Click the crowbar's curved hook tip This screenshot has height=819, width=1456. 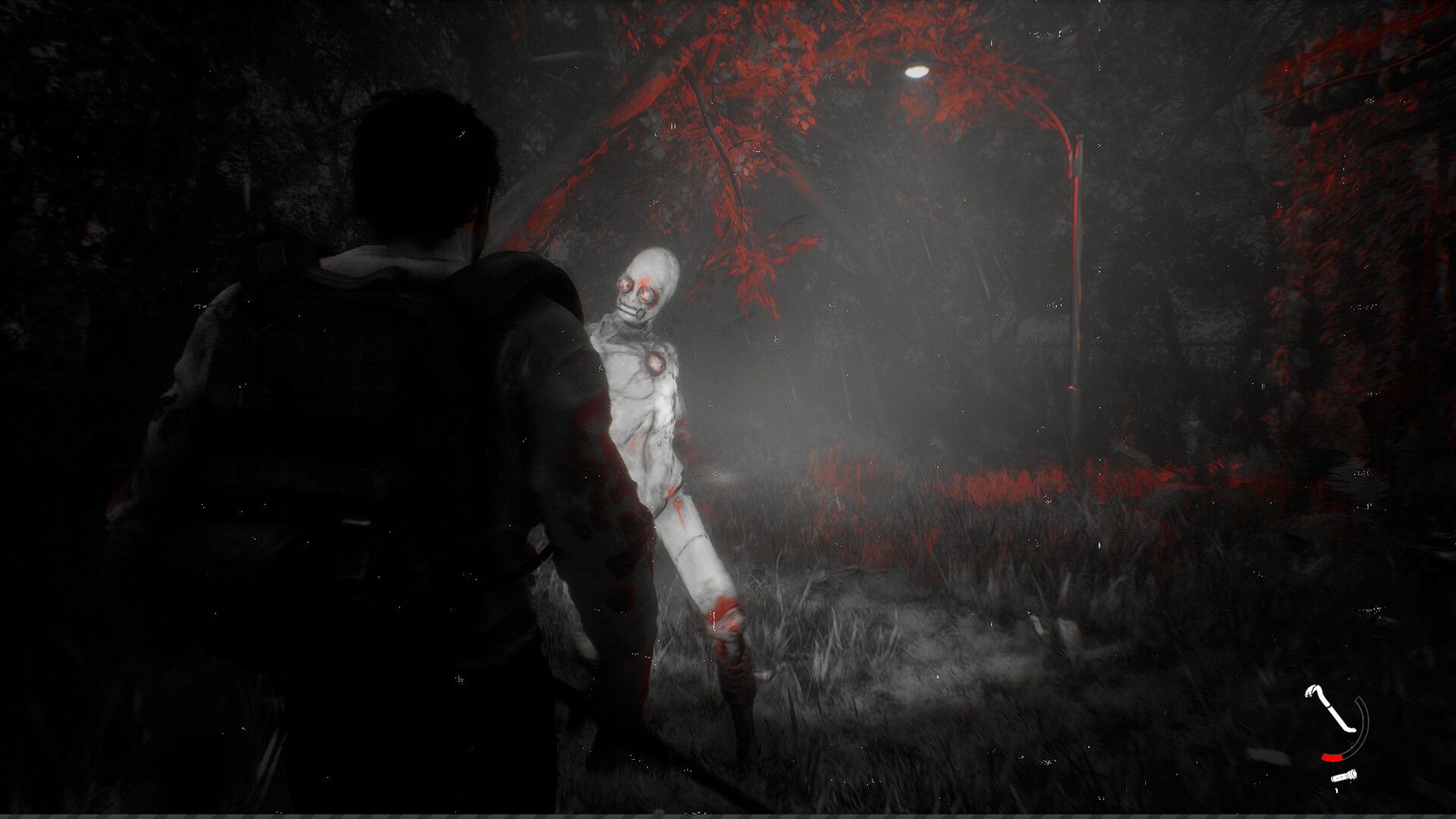(1310, 691)
